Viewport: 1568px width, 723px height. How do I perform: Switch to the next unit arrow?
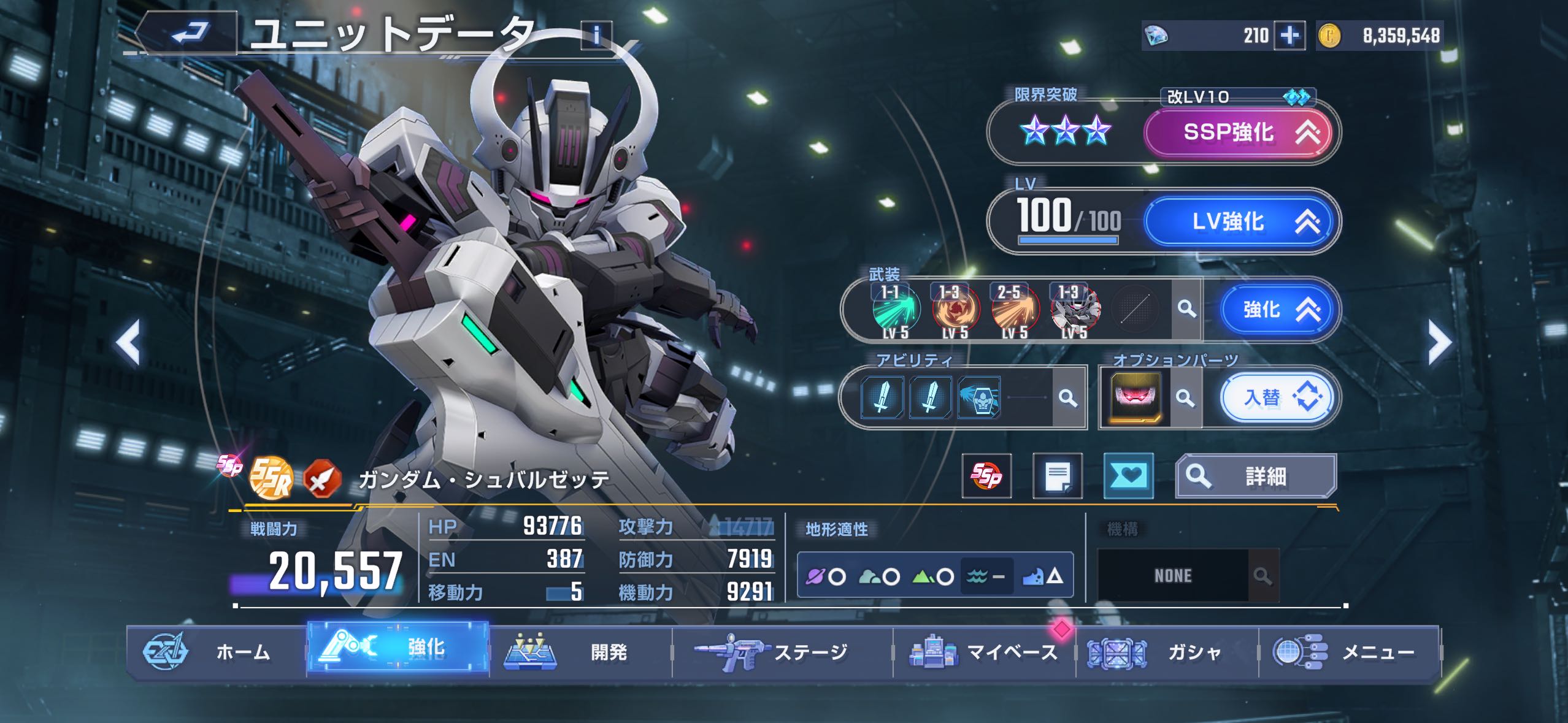pos(1439,342)
